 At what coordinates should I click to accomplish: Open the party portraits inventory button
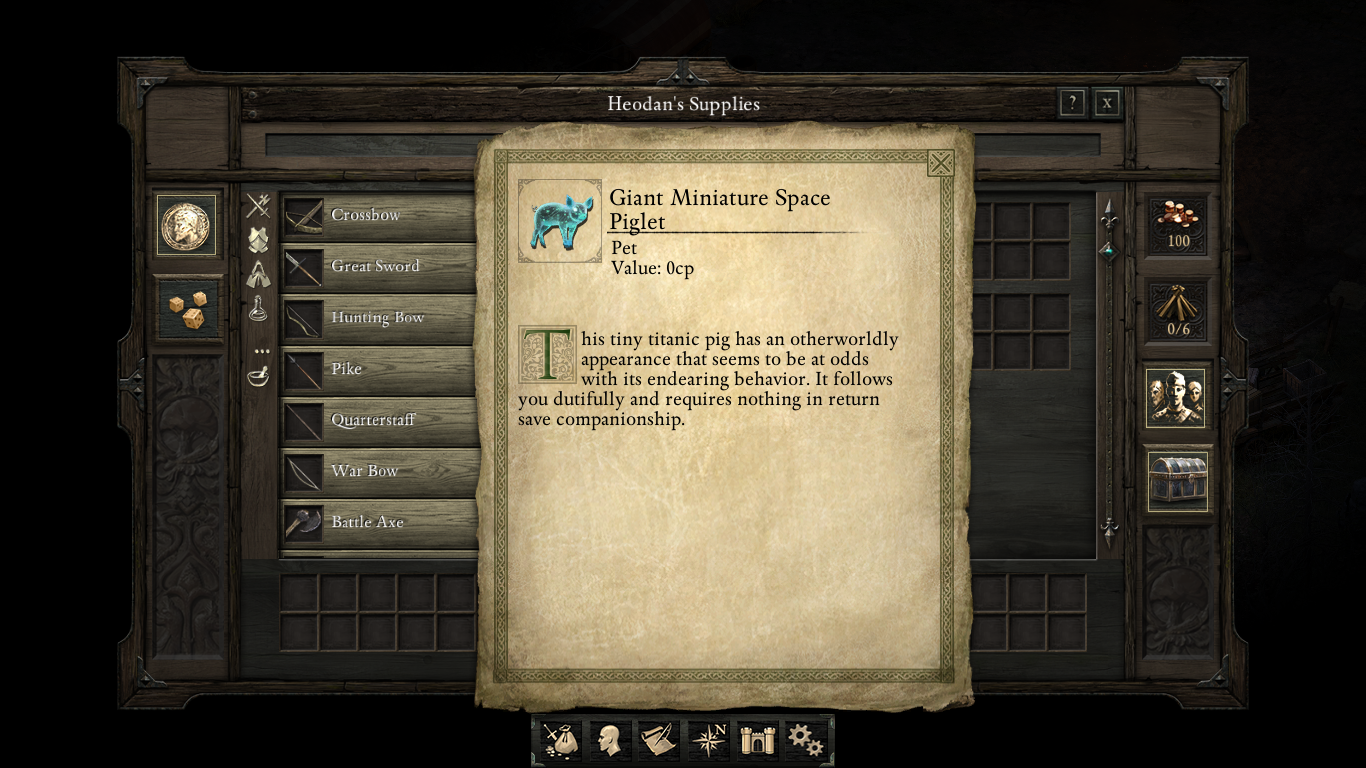point(1177,398)
